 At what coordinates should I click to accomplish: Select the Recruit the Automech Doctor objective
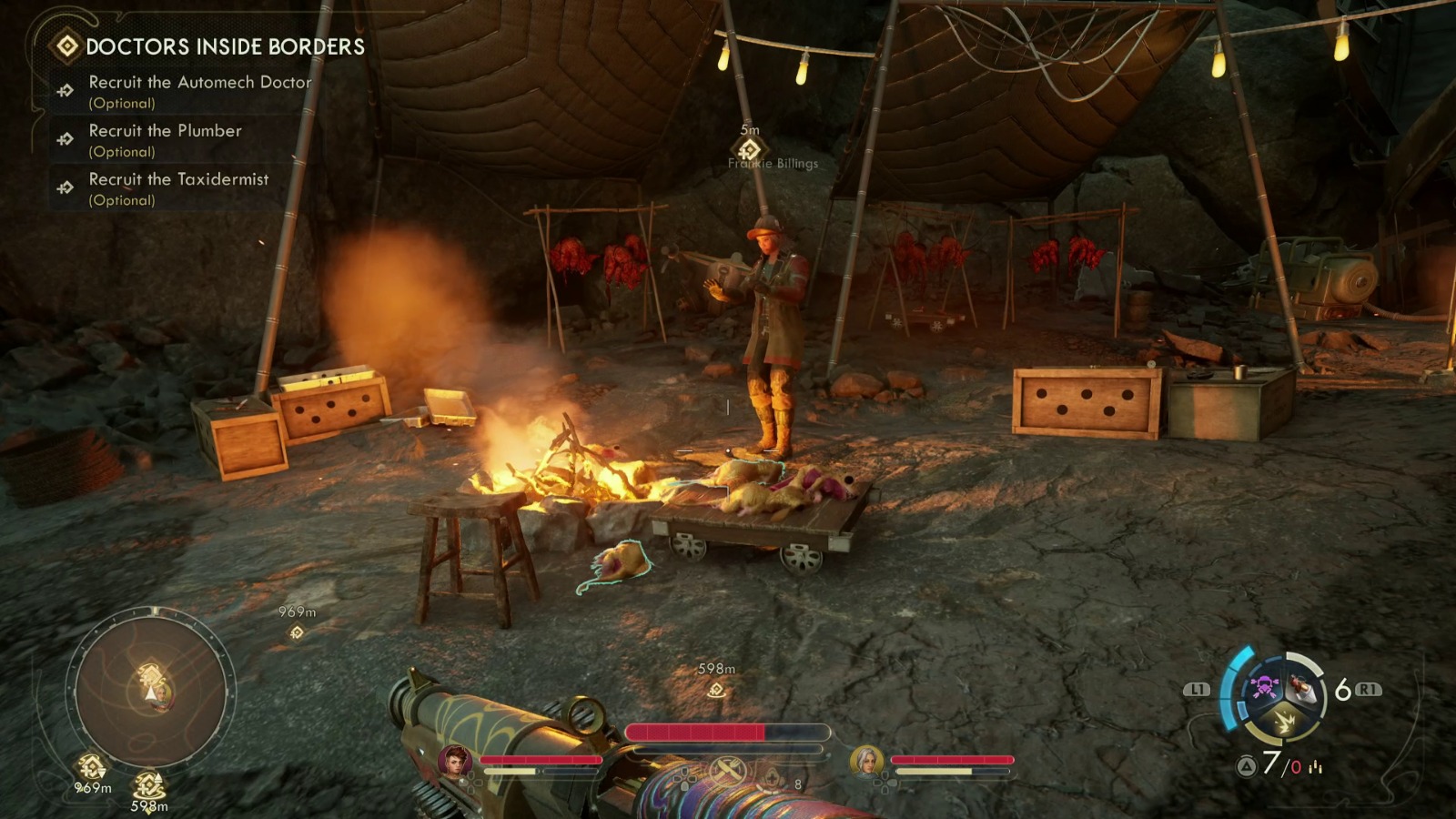[199, 83]
